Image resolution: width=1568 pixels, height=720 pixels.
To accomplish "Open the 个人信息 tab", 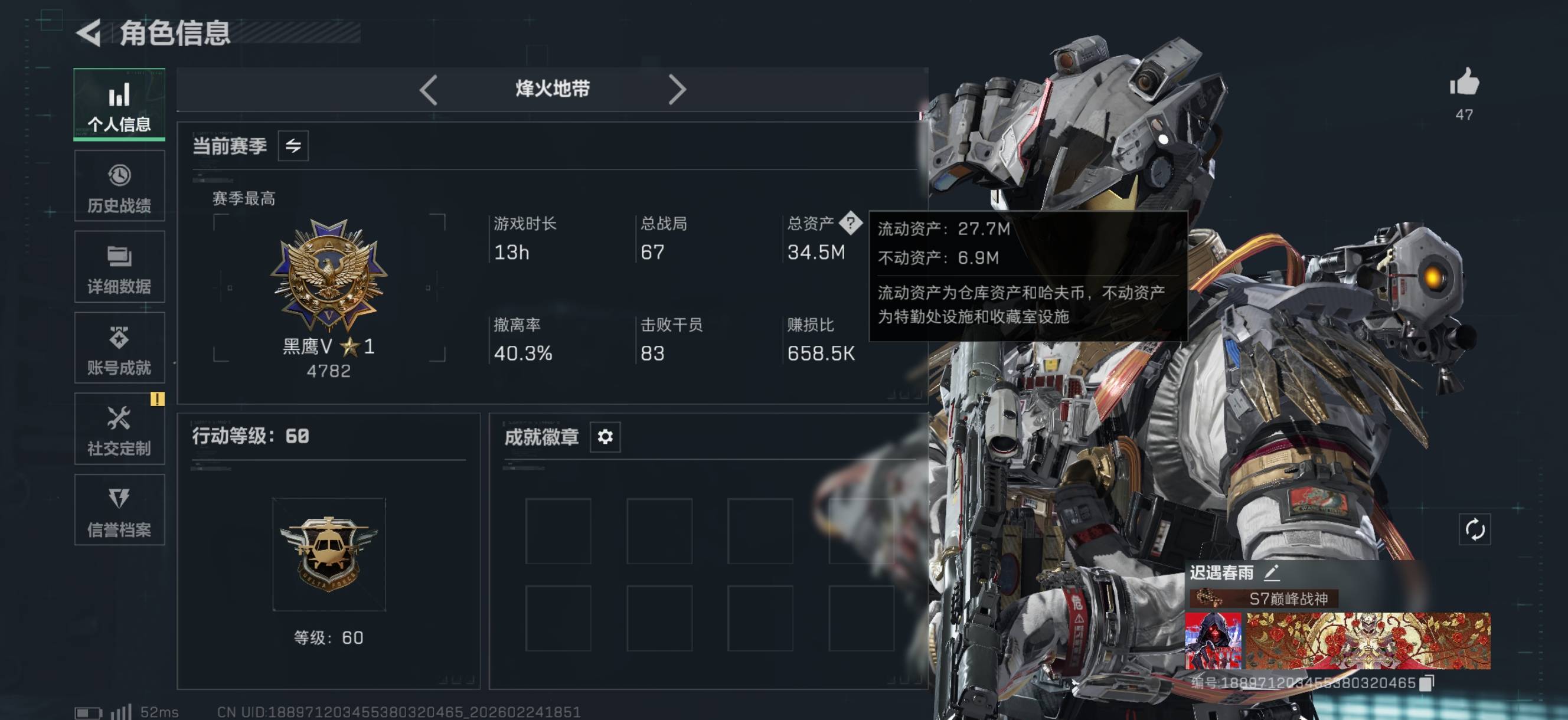I will (119, 104).
